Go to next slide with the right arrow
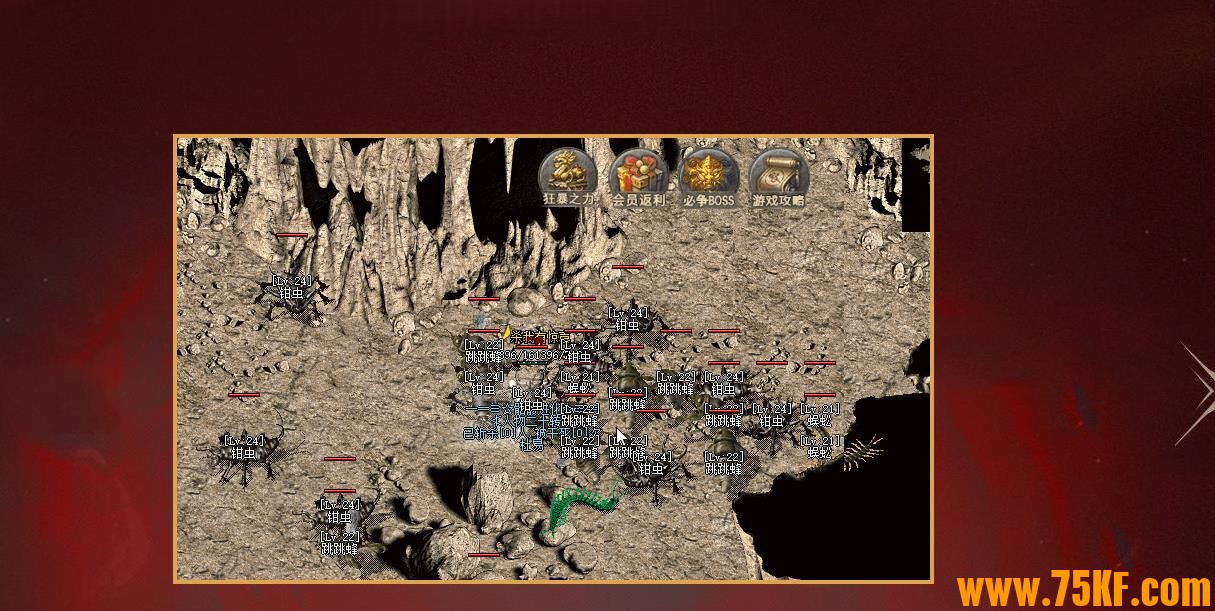This screenshot has width=1215, height=611. click(1195, 393)
